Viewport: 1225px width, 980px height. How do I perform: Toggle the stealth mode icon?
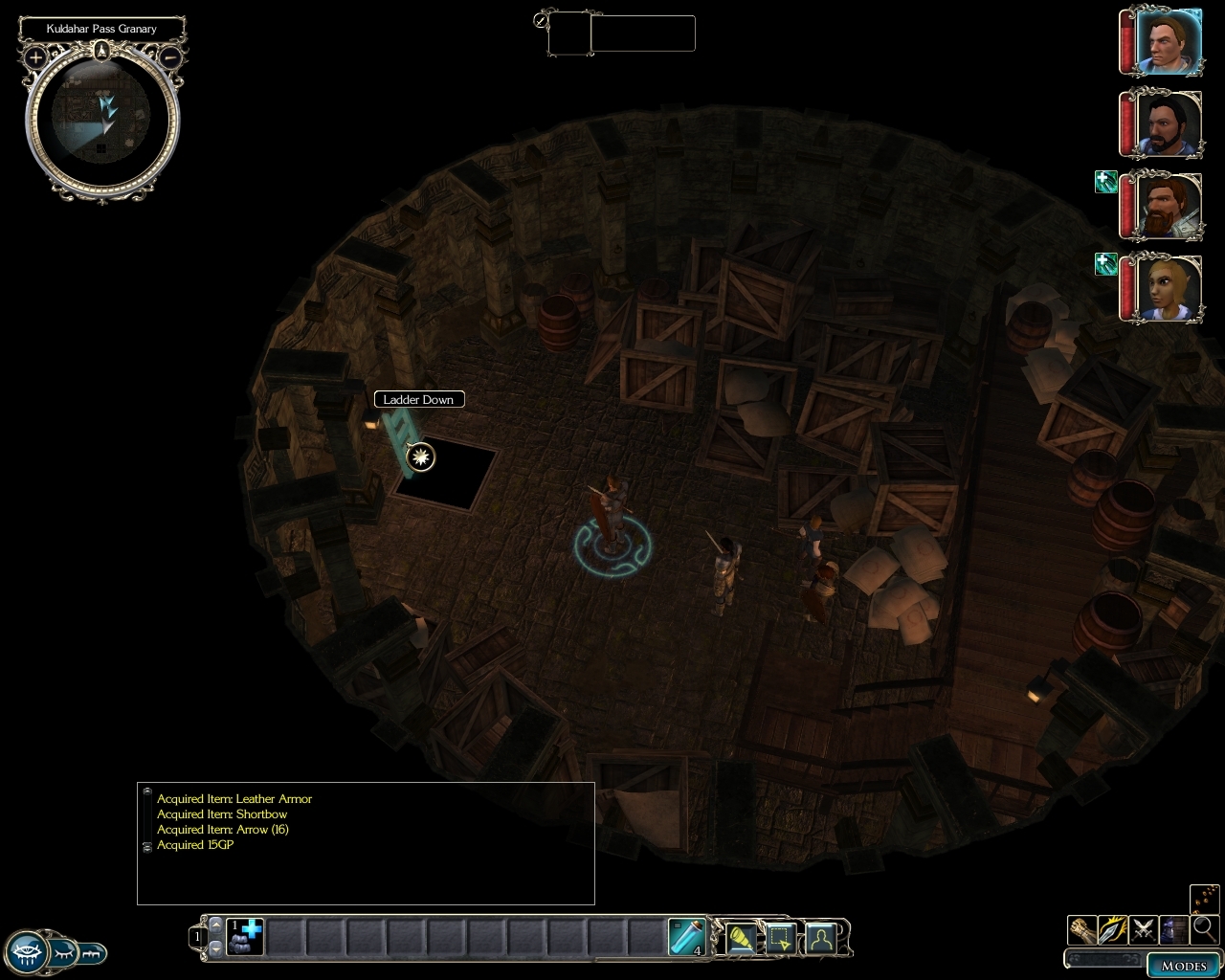1173,929
